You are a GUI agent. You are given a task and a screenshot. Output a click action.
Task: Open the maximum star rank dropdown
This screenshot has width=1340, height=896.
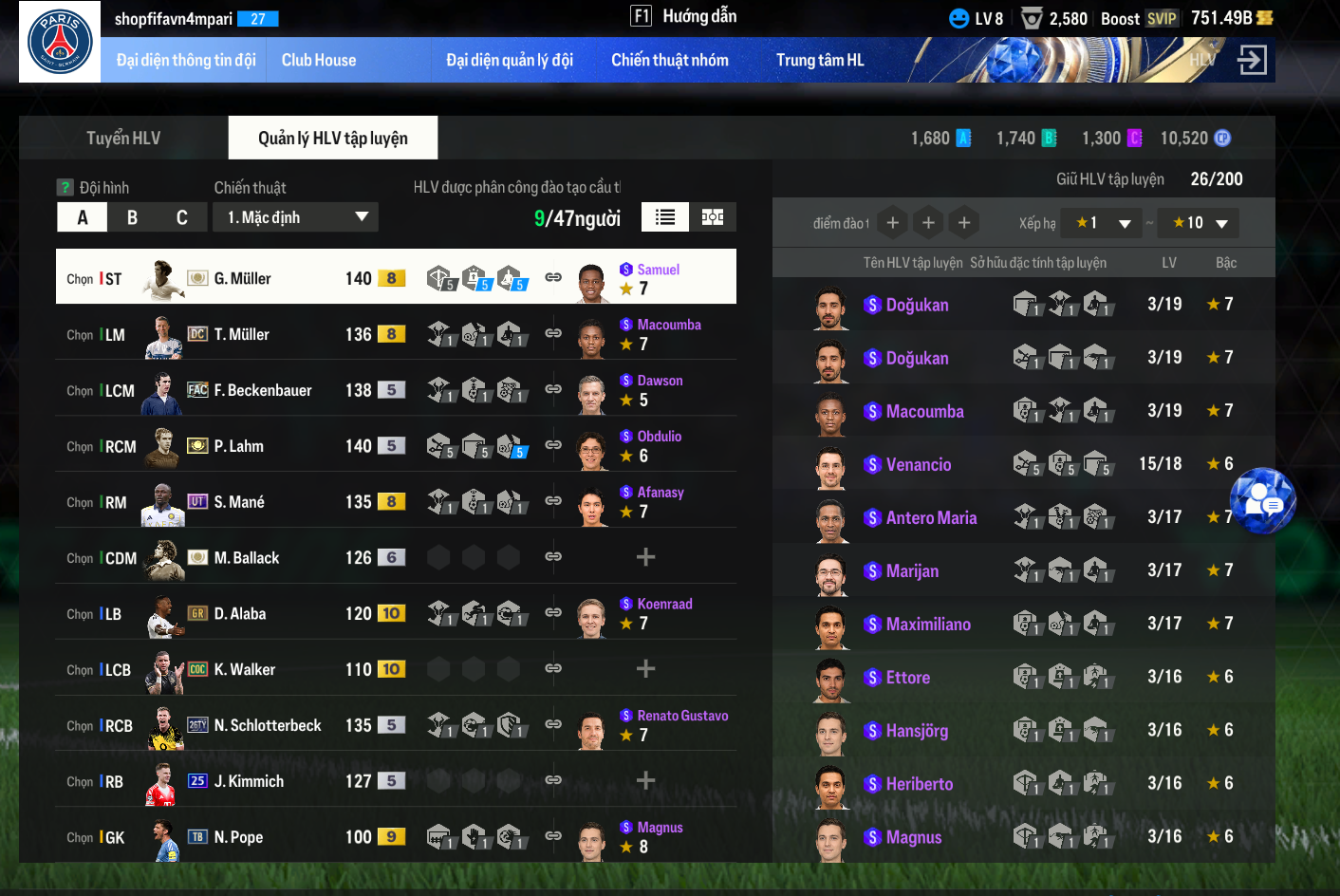coord(1202,223)
